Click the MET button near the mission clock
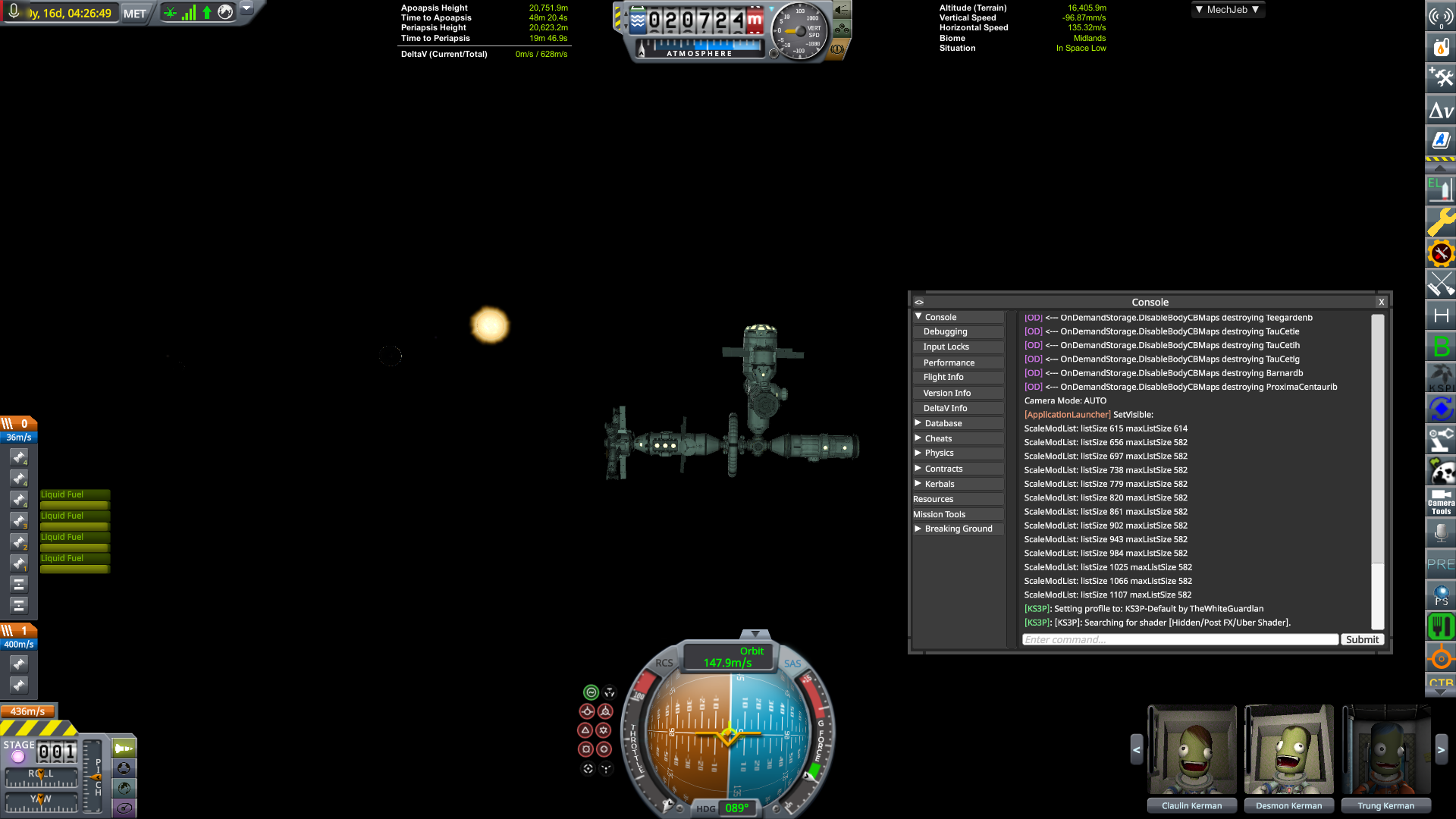Viewport: 1456px width, 819px height. pos(133,13)
